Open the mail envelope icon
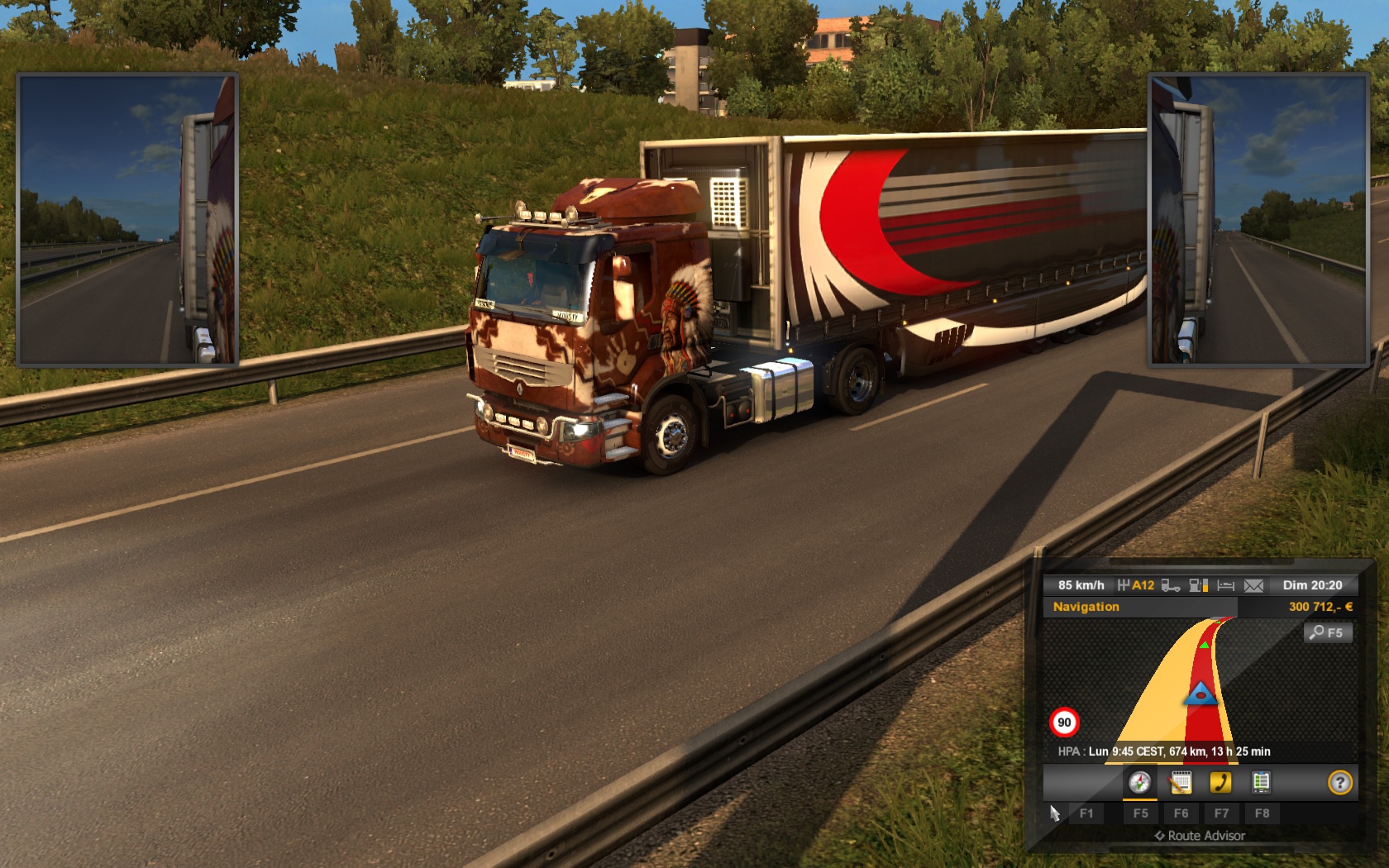 (x=1253, y=585)
